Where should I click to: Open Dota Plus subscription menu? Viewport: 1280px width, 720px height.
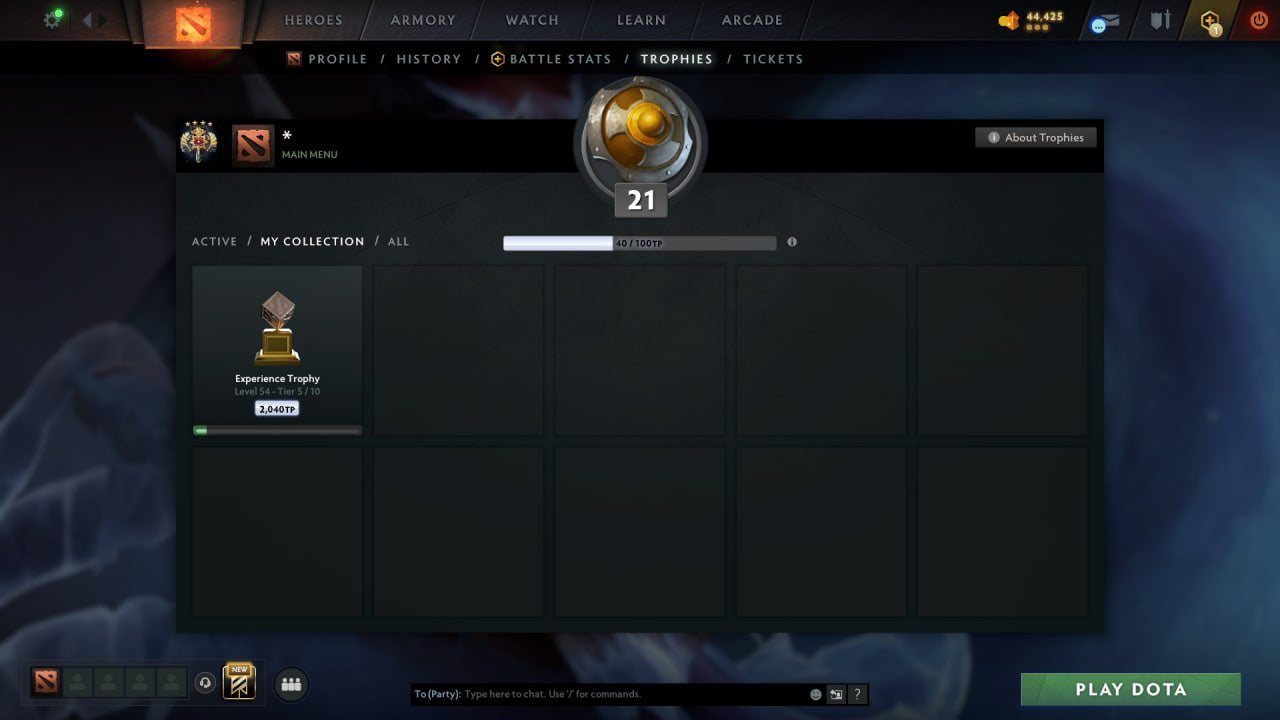1210,18
